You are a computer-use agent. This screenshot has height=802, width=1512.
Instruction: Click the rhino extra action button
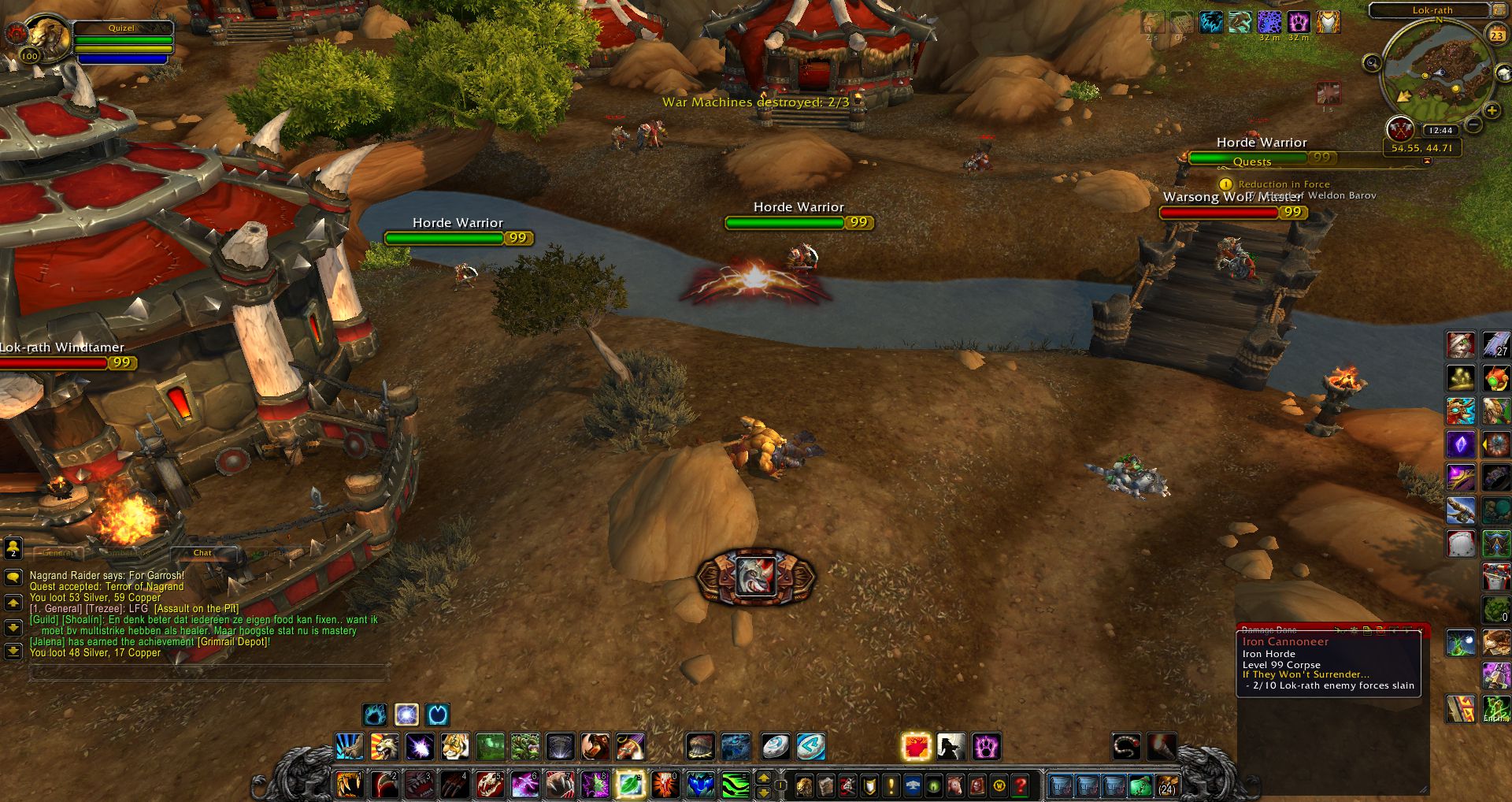(x=755, y=577)
